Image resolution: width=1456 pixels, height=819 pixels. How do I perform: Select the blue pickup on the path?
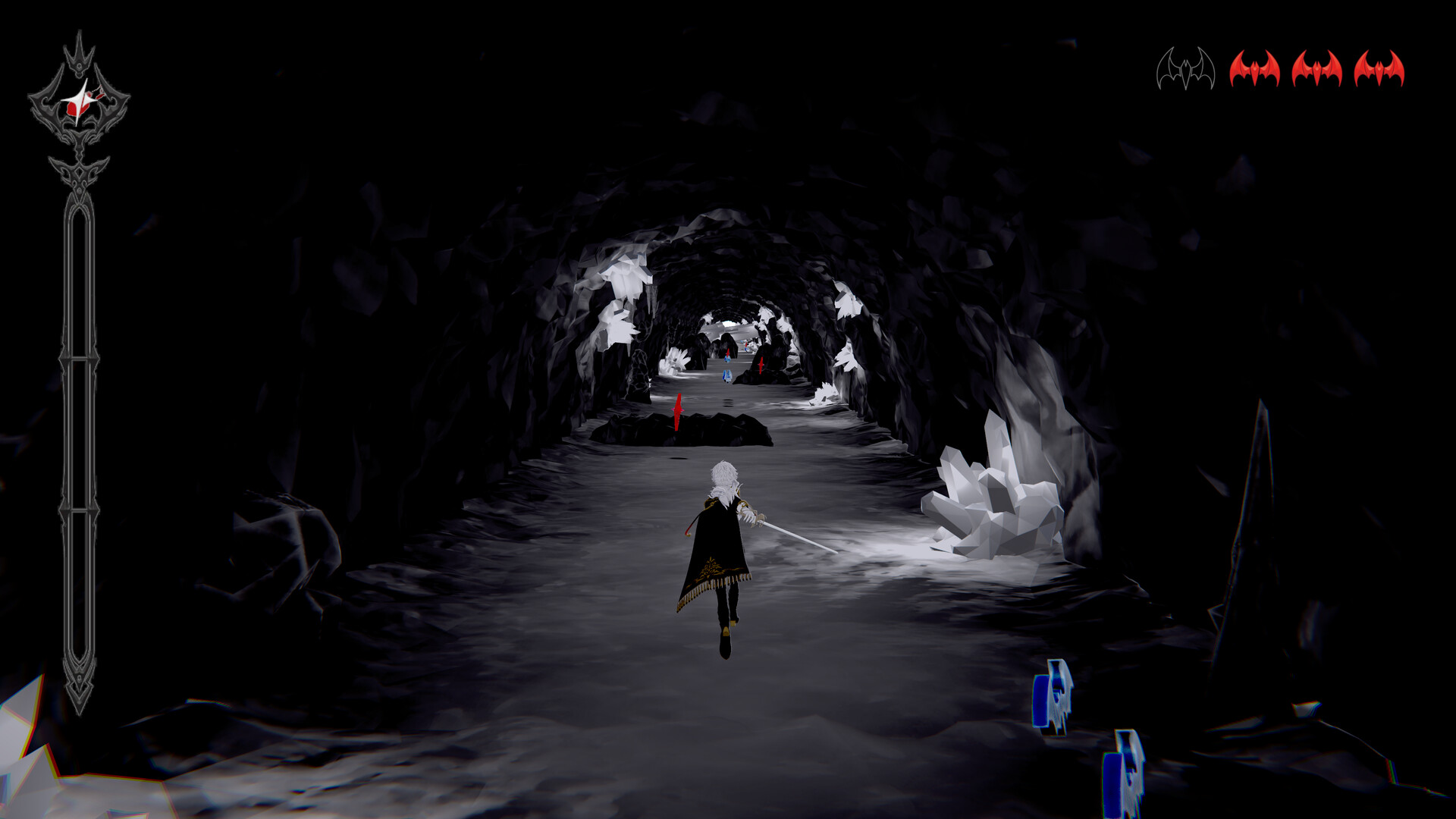[727, 377]
